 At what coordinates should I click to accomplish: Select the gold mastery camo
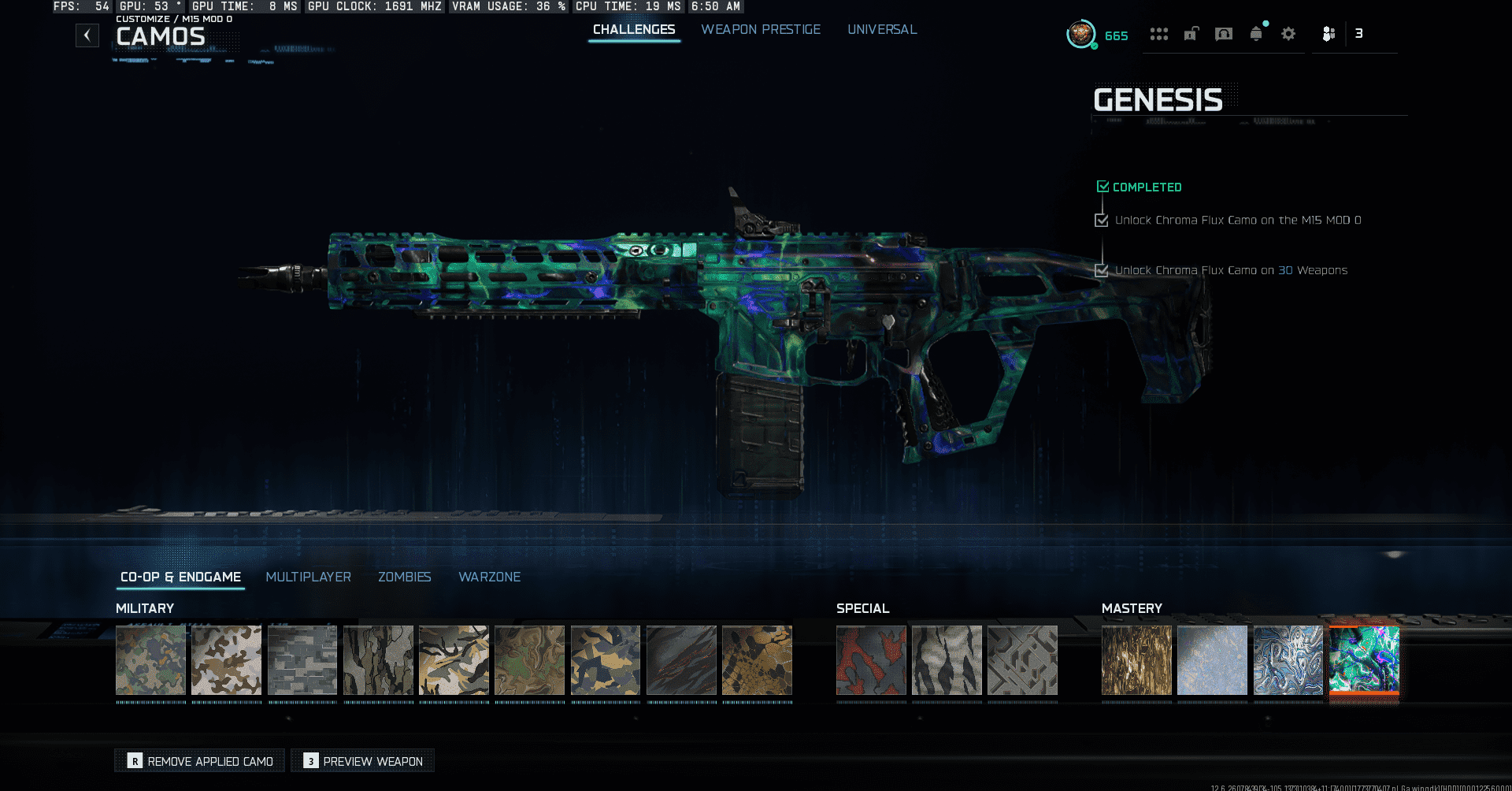tap(1136, 660)
